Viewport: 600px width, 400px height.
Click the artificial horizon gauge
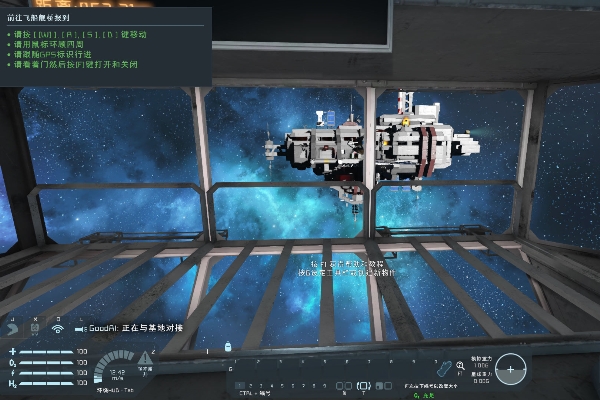(x=511, y=369)
